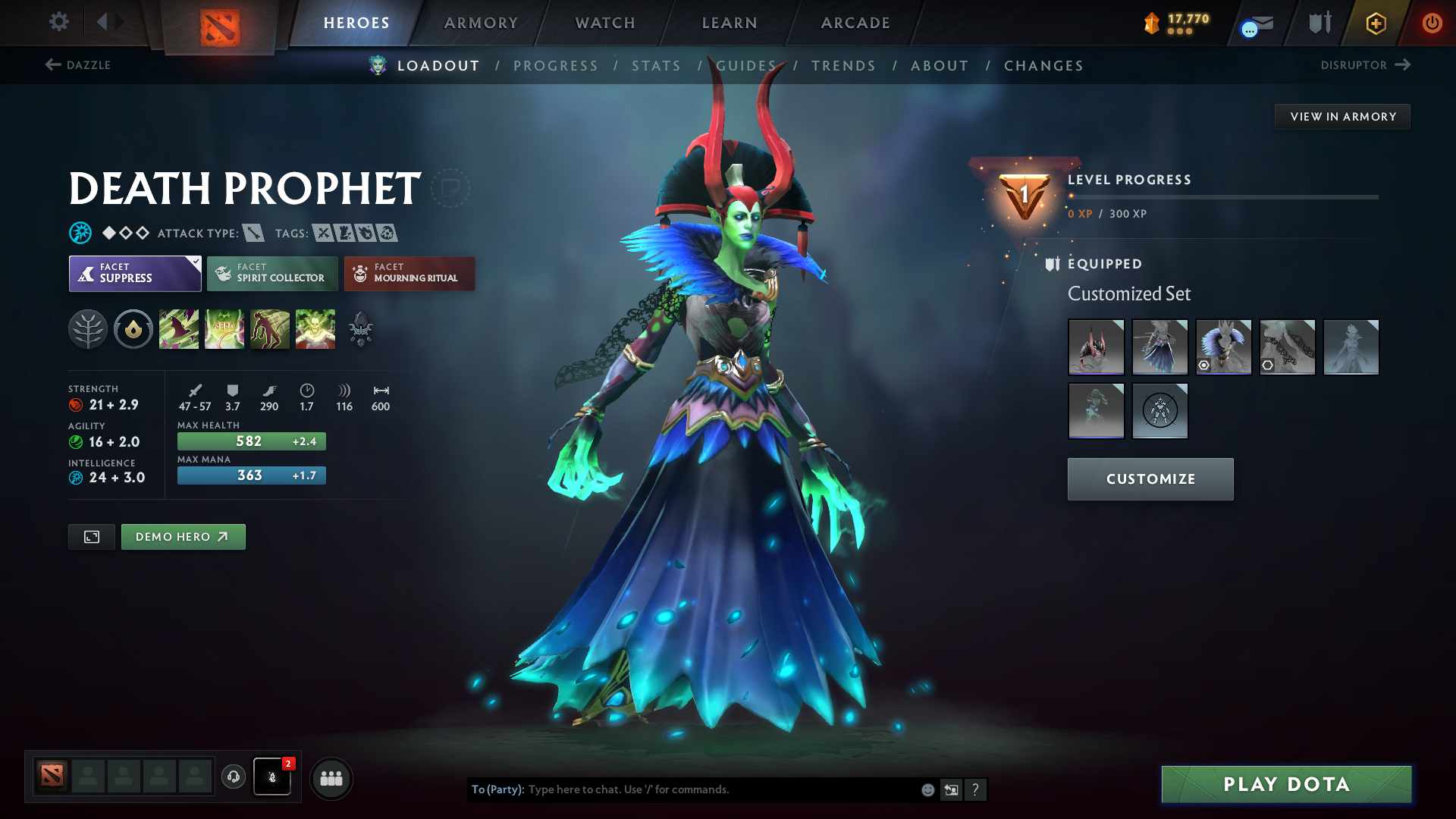Screen dimensions: 1456x819
Task: Click the PLAY DOTA button
Action: pyautogui.click(x=1285, y=784)
